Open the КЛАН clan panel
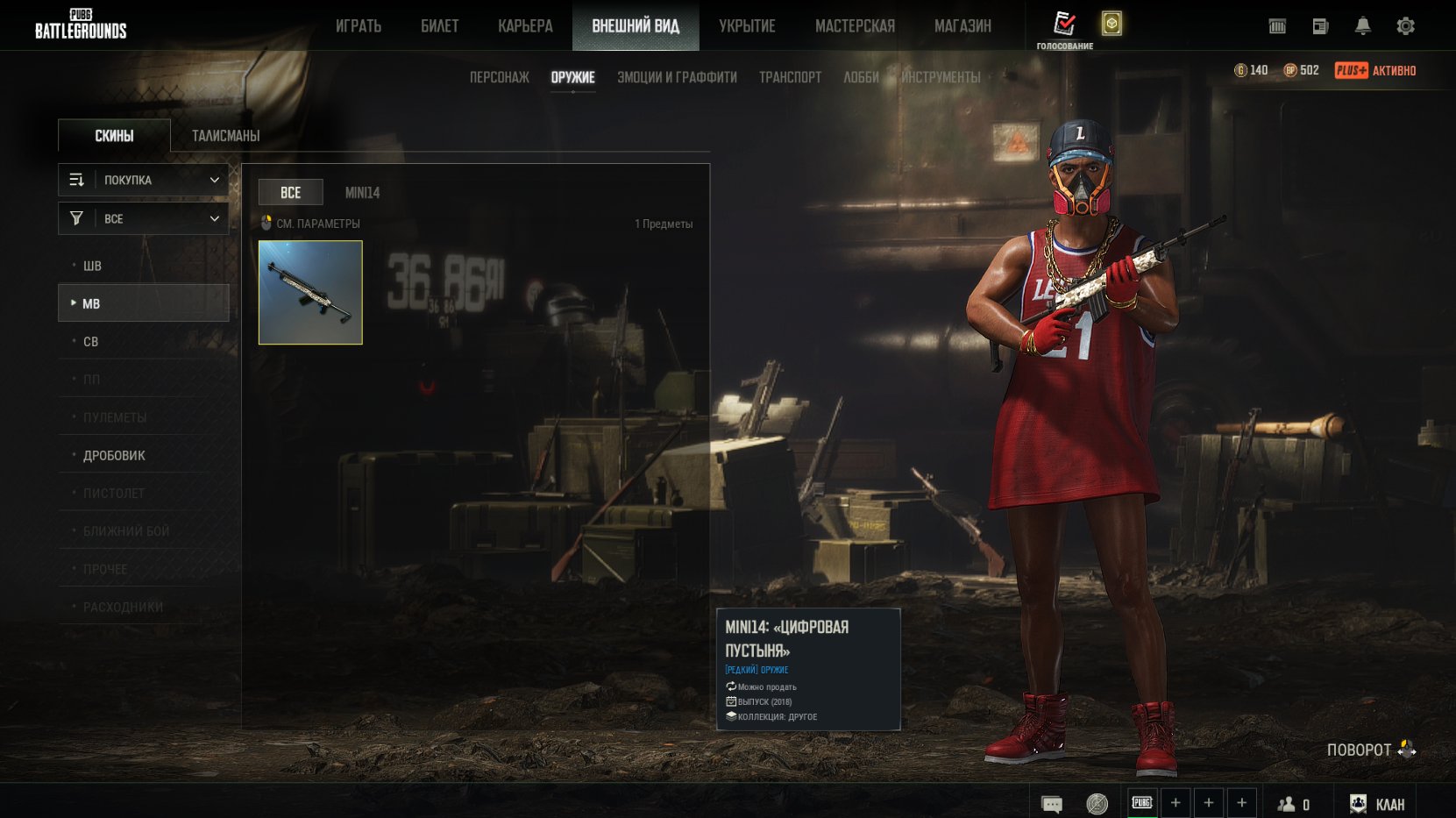 [1379, 804]
